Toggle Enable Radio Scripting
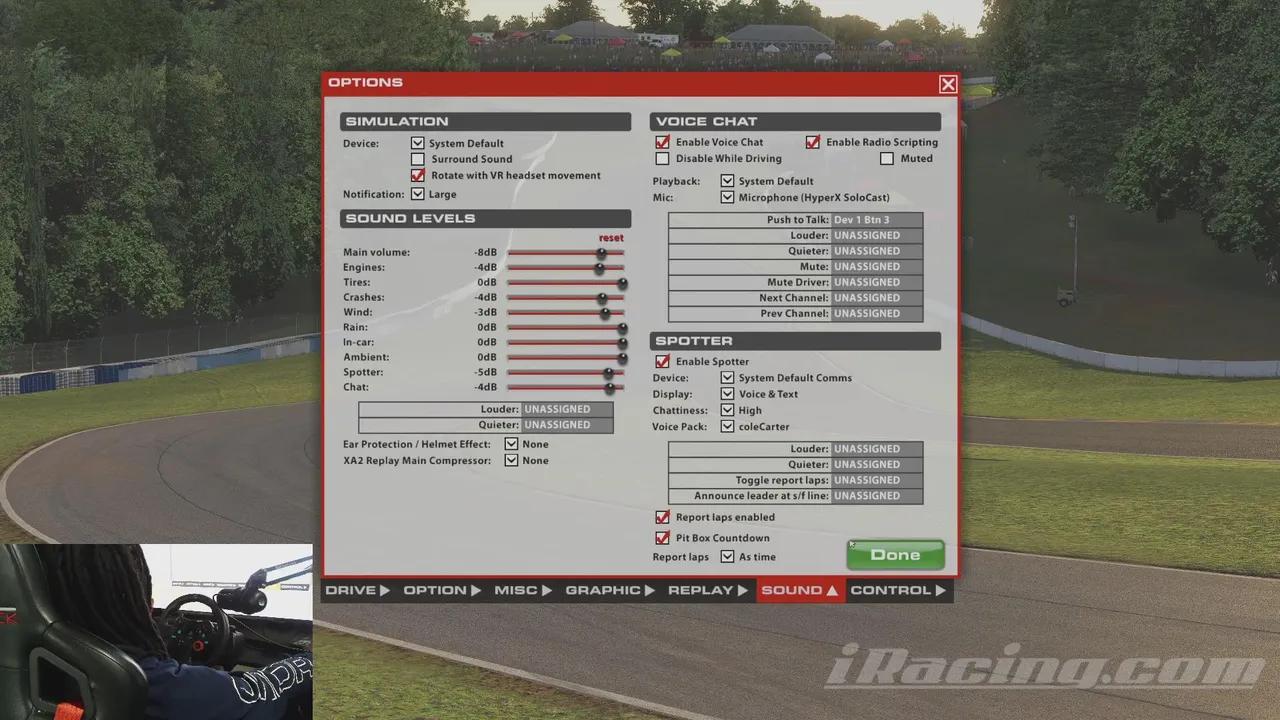 click(x=813, y=143)
